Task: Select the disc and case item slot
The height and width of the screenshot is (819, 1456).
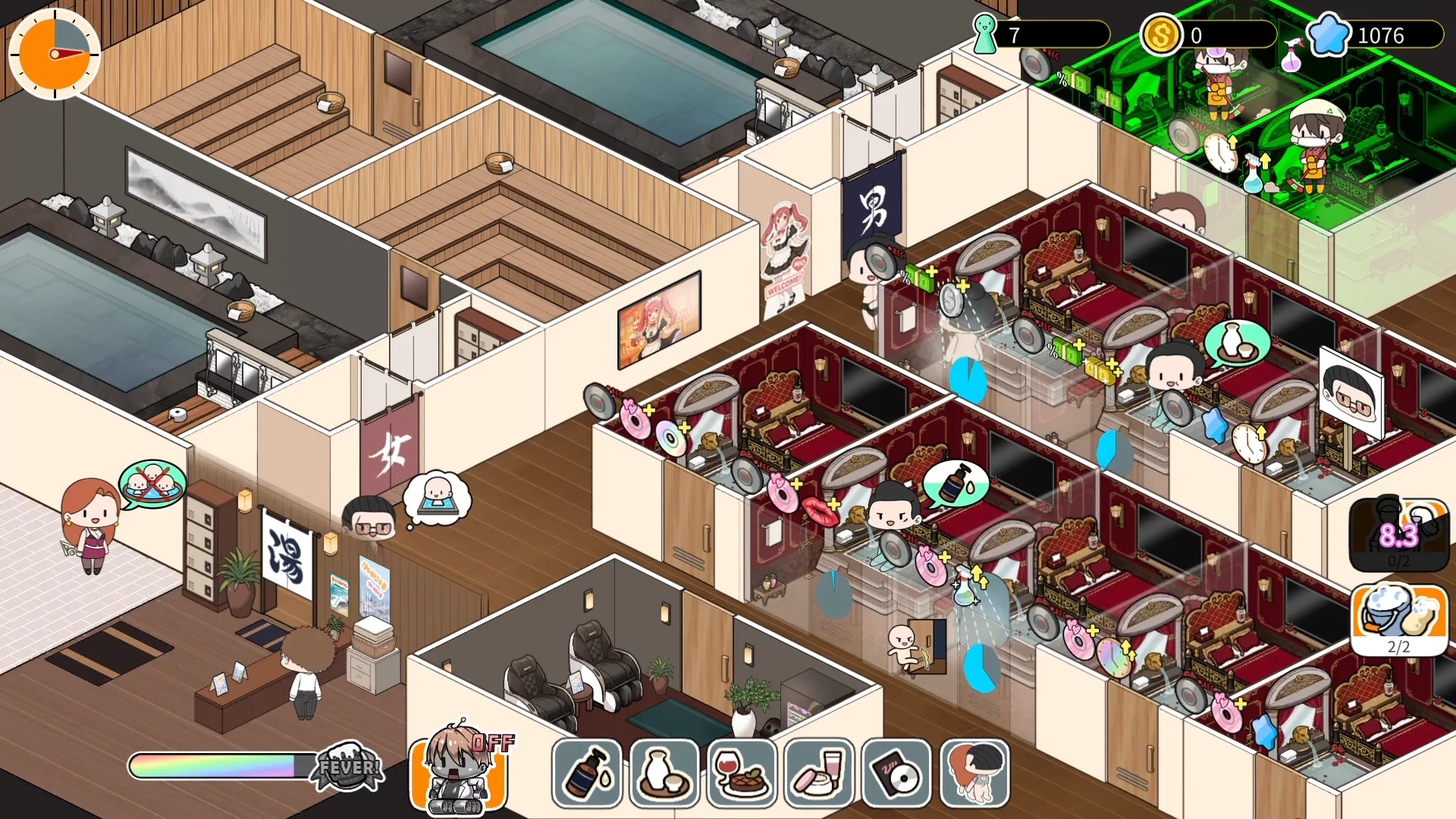Action: [896, 773]
